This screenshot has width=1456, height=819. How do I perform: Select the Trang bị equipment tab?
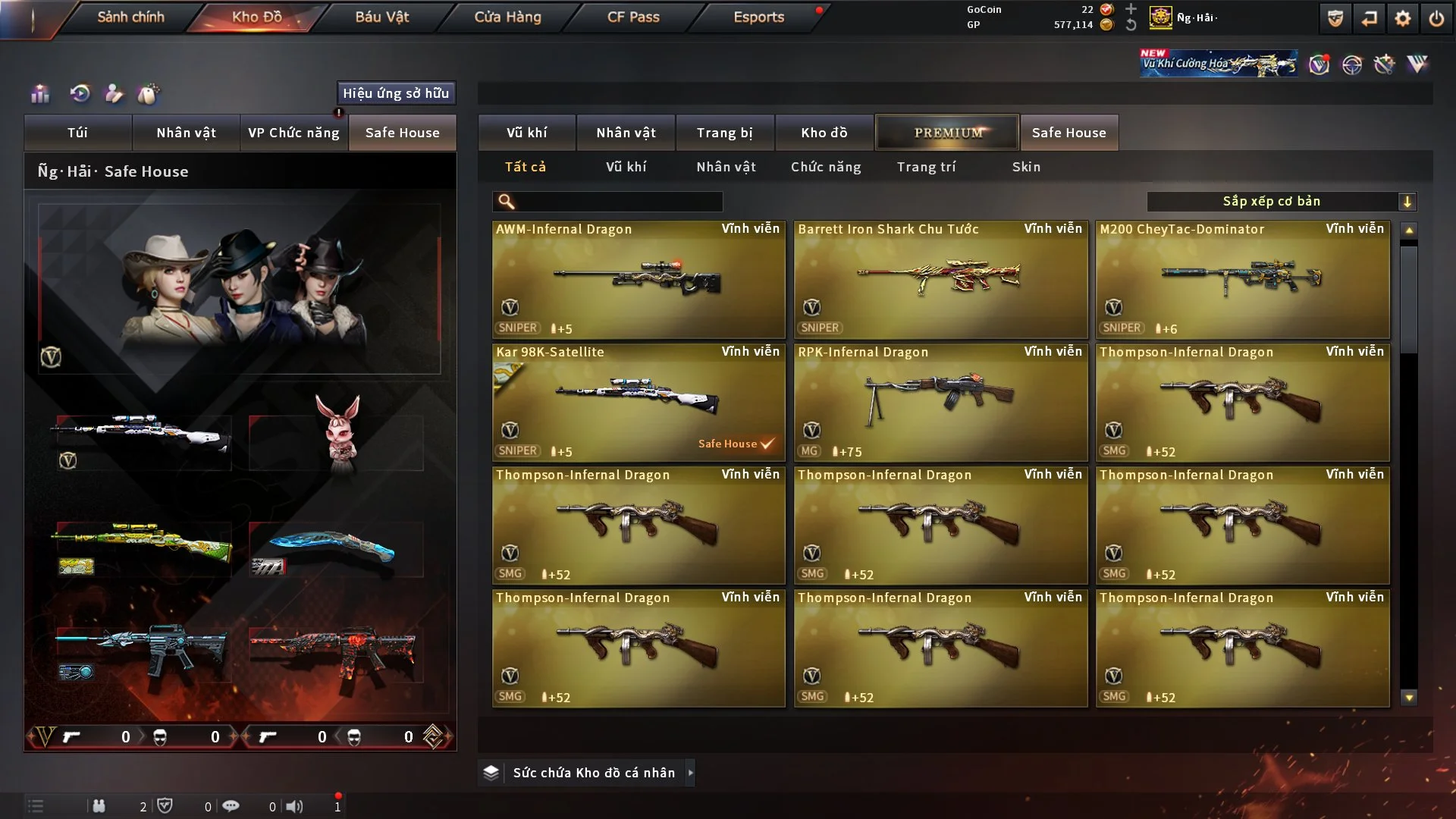724,133
